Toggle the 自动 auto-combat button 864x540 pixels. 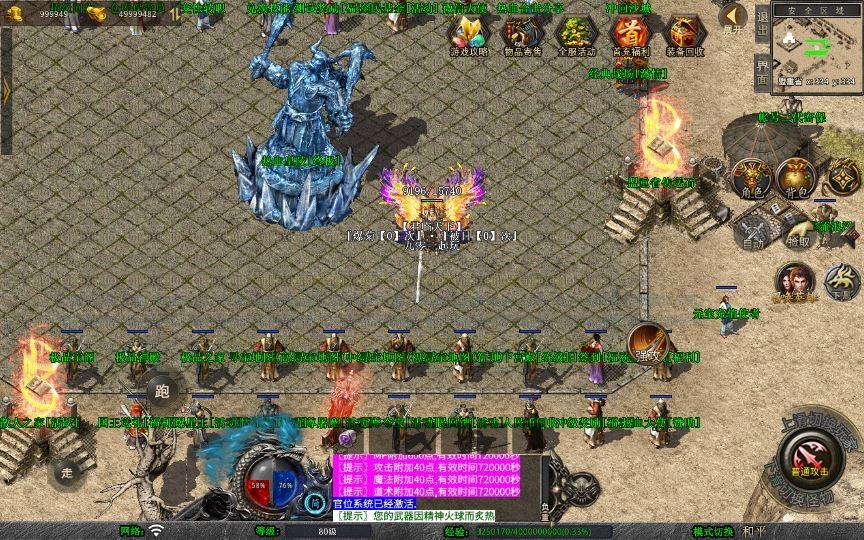(x=752, y=232)
